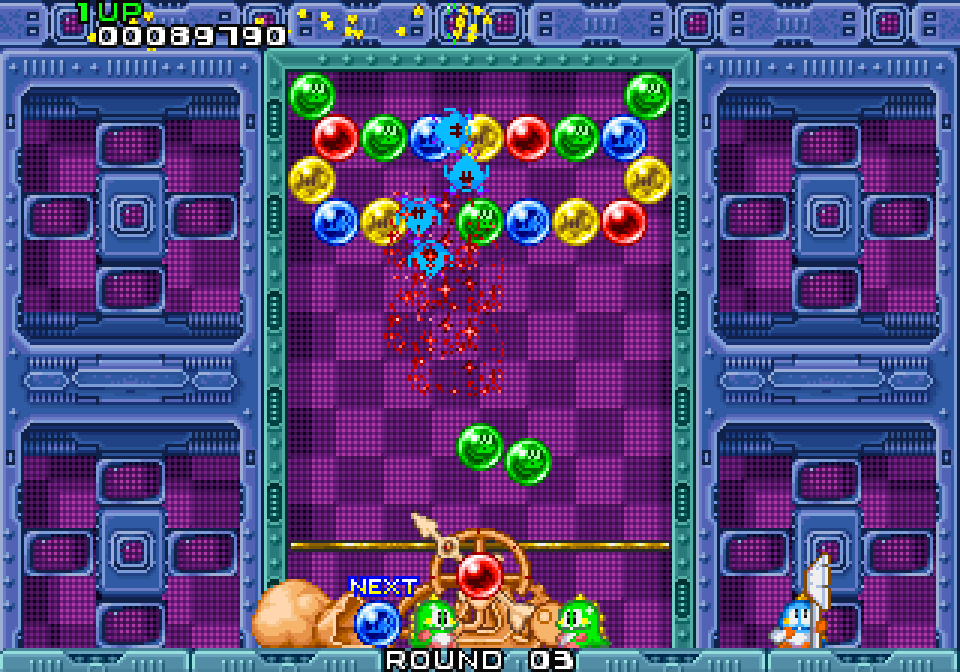Click the blue NEXT bubble preview

[x=376, y=622]
